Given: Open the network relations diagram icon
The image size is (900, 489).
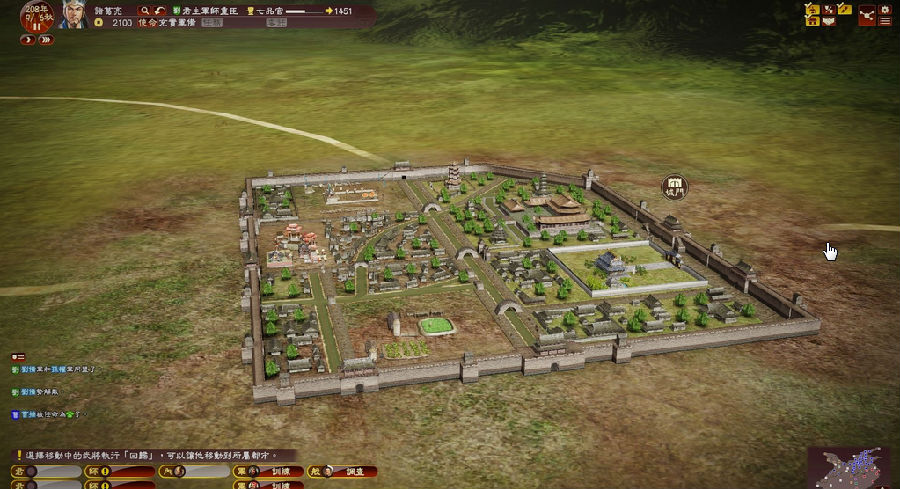Looking at the screenshot, I should pyautogui.click(x=866, y=14).
